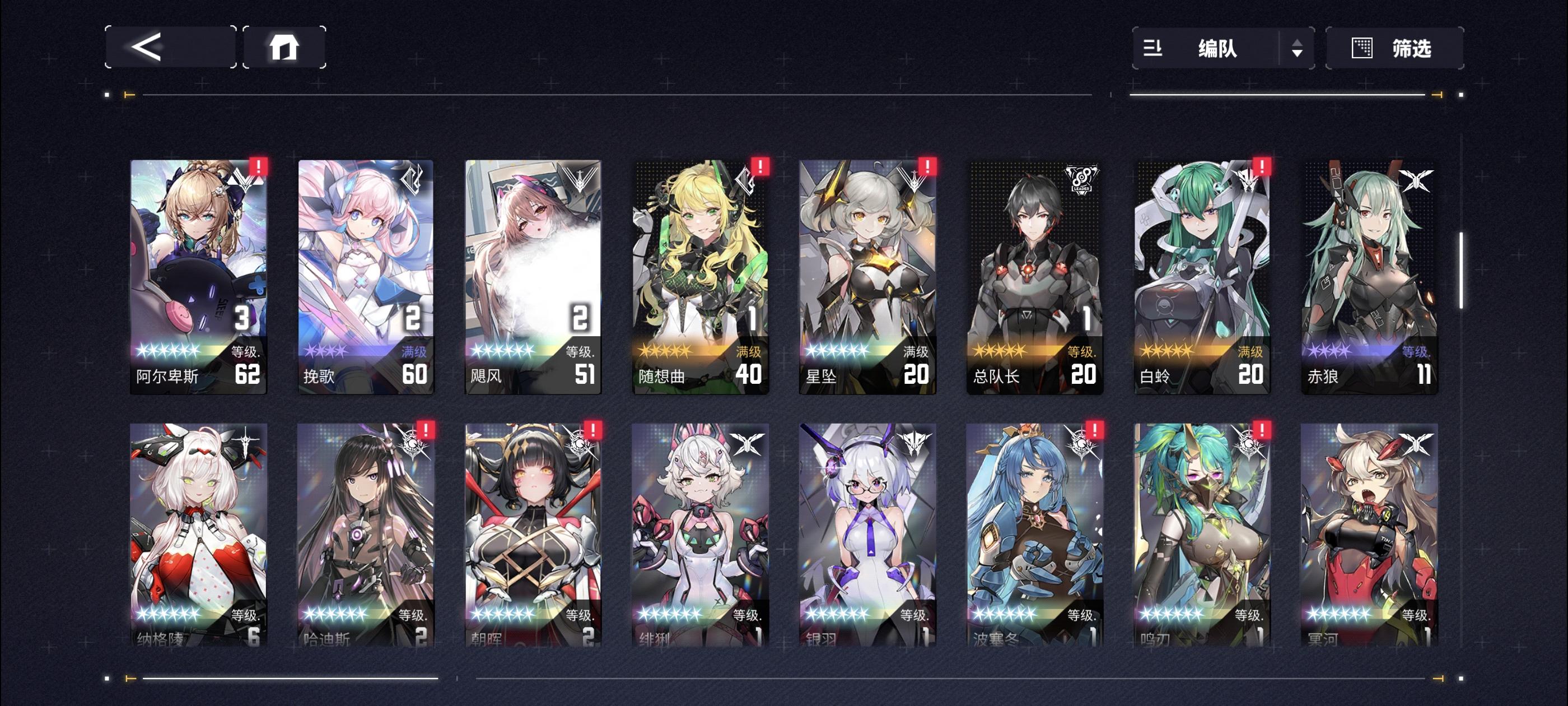Click the class icon on 飓风's card

(x=581, y=180)
